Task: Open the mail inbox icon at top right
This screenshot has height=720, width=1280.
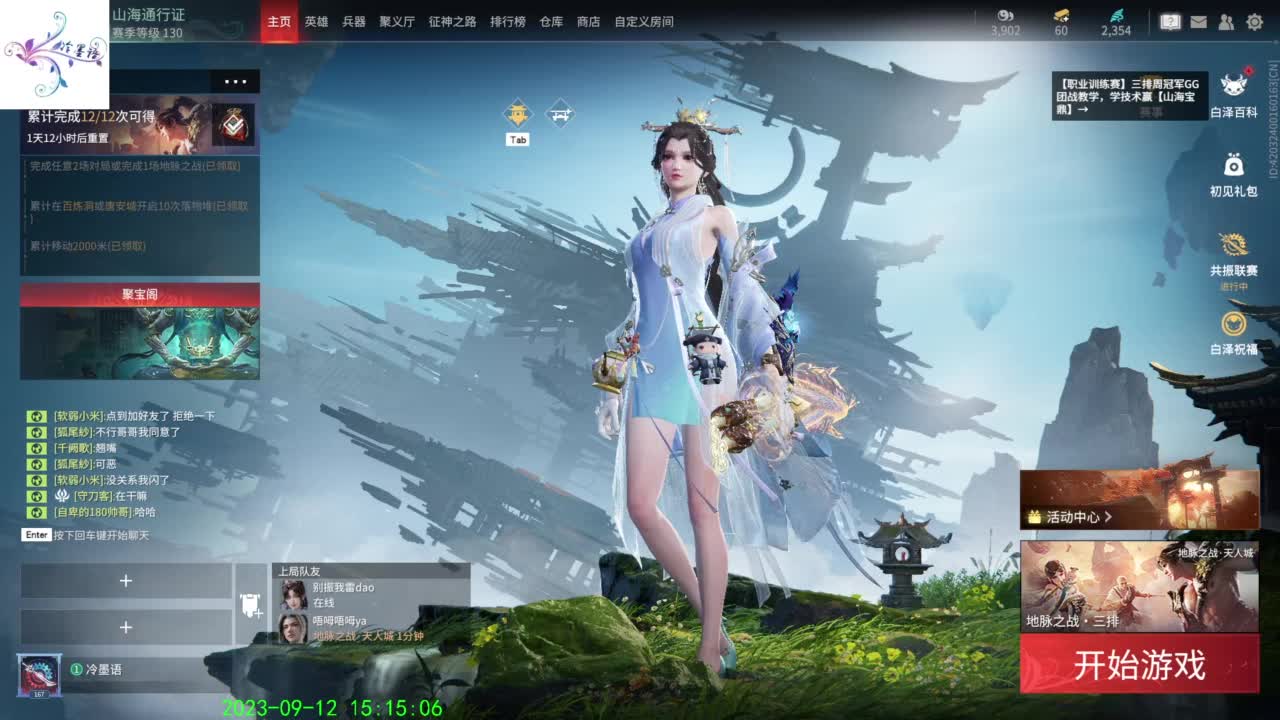Action: pyautogui.click(x=1198, y=20)
